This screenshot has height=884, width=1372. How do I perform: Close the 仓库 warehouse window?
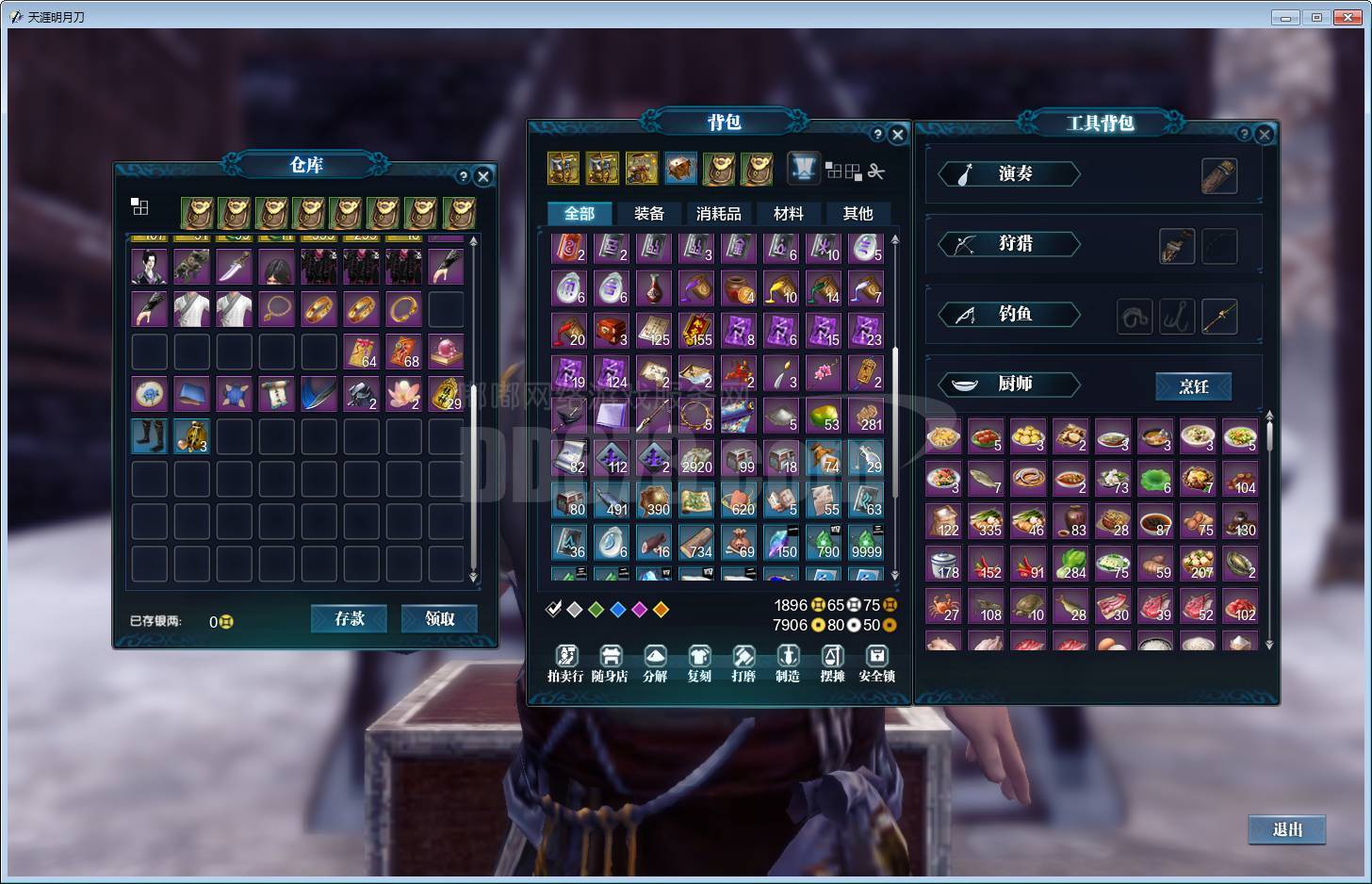pyautogui.click(x=483, y=176)
